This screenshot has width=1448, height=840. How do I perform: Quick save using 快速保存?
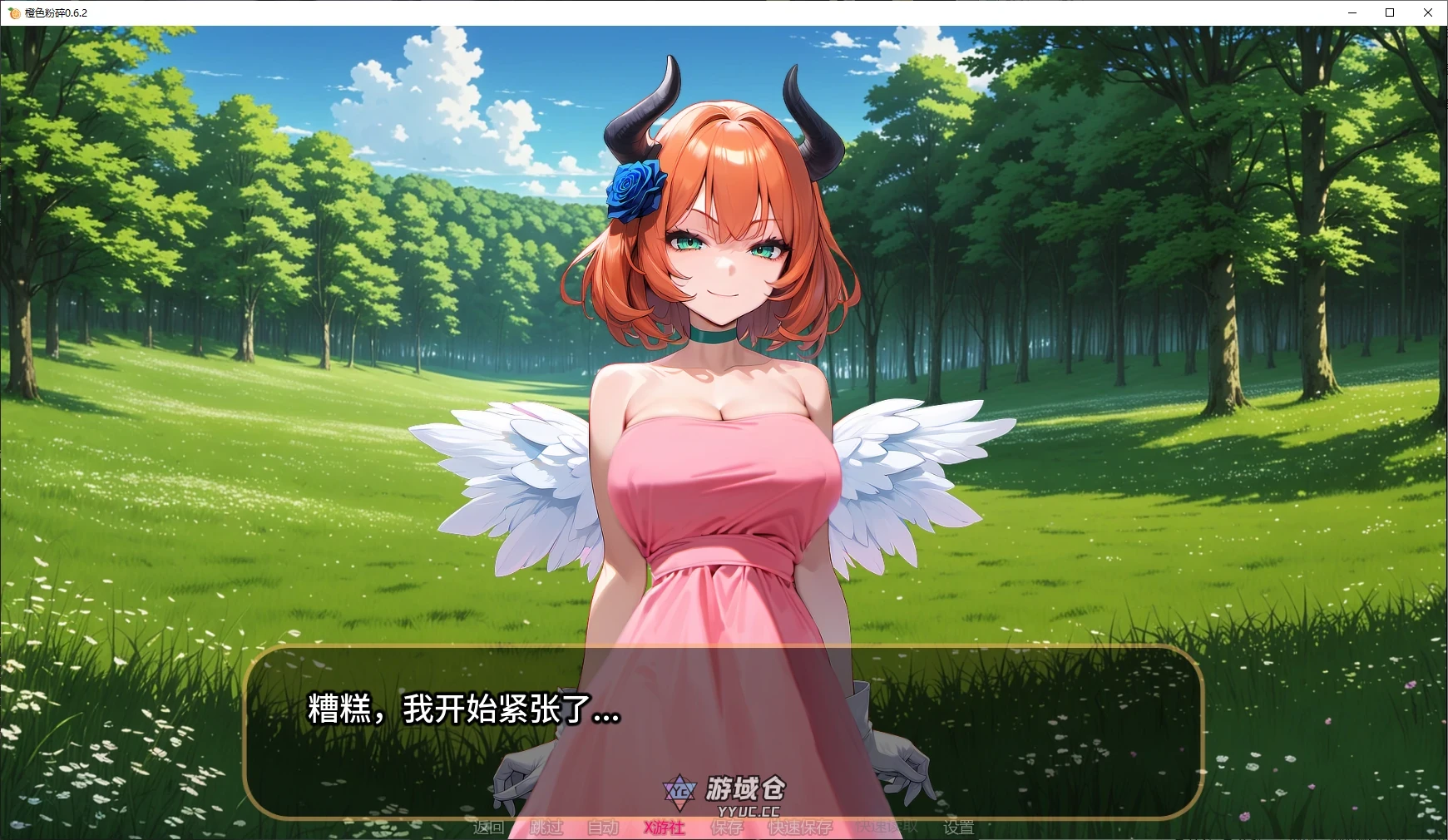(x=799, y=828)
